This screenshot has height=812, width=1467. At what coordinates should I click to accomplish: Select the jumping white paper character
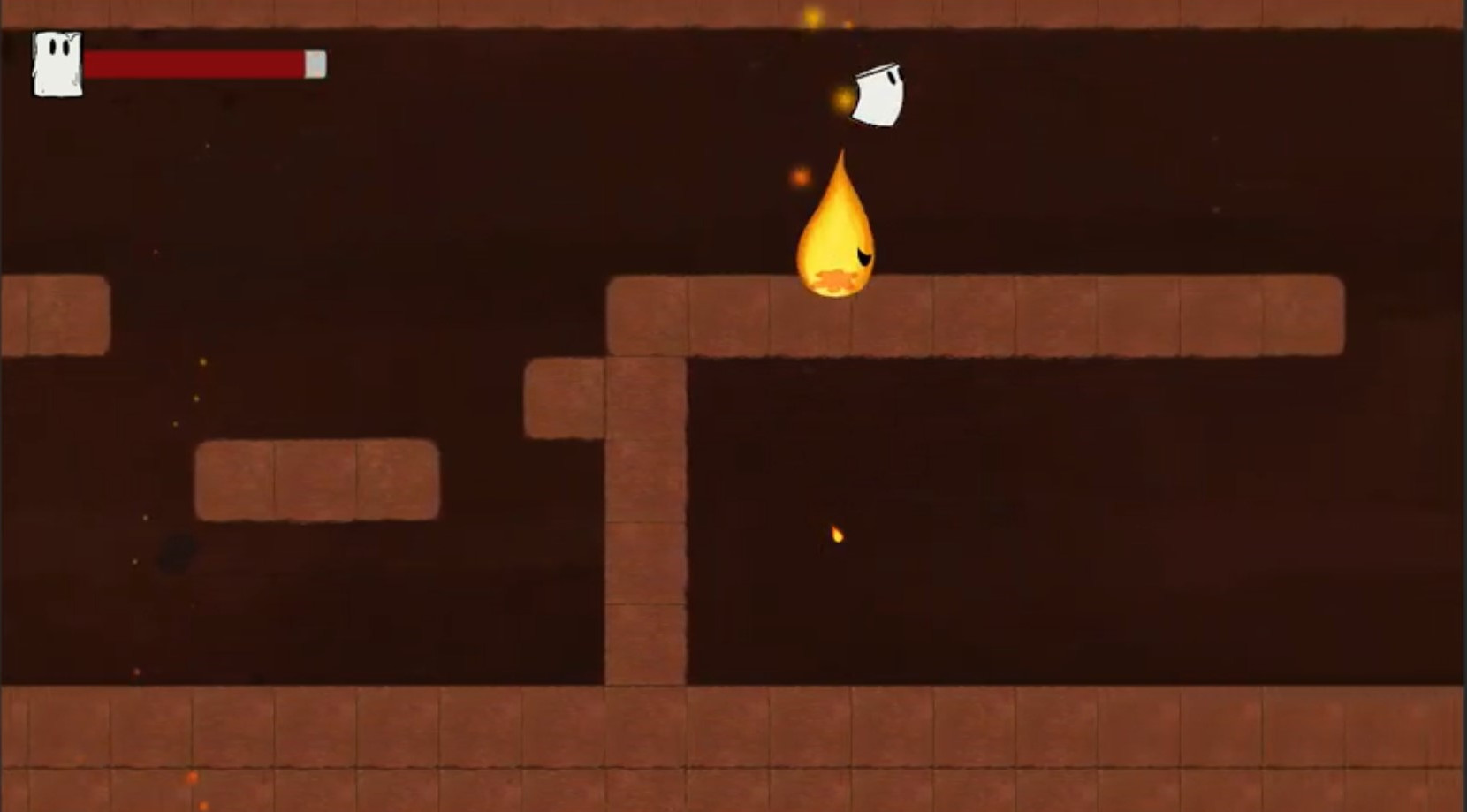879,95
